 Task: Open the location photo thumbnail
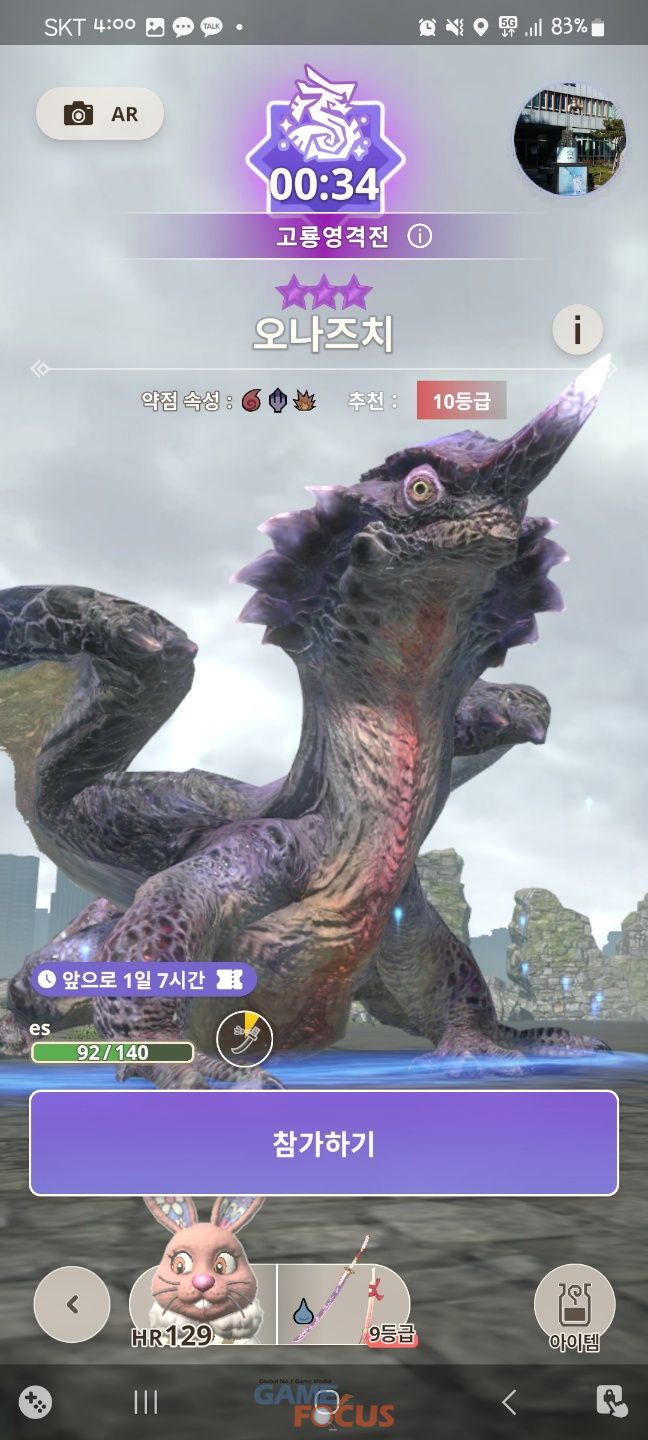(x=569, y=139)
